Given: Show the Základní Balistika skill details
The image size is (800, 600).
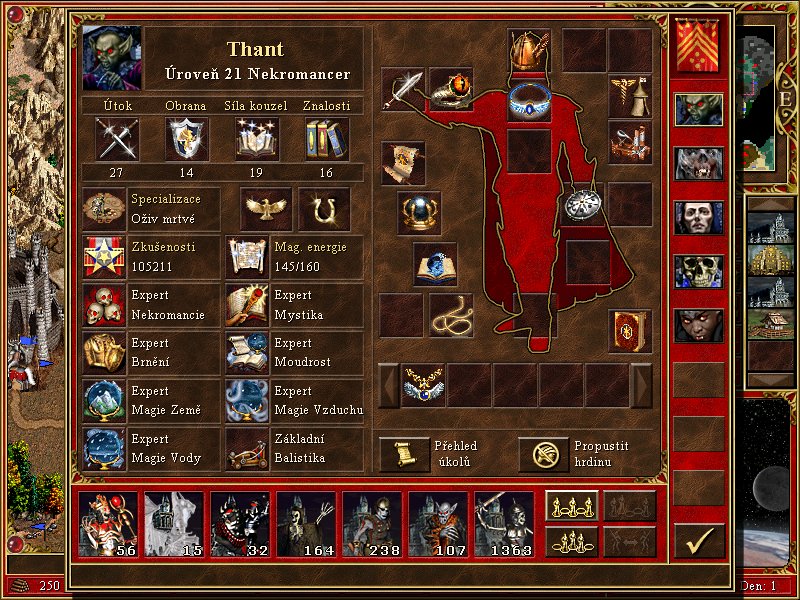Looking at the screenshot, I should tap(248, 449).
